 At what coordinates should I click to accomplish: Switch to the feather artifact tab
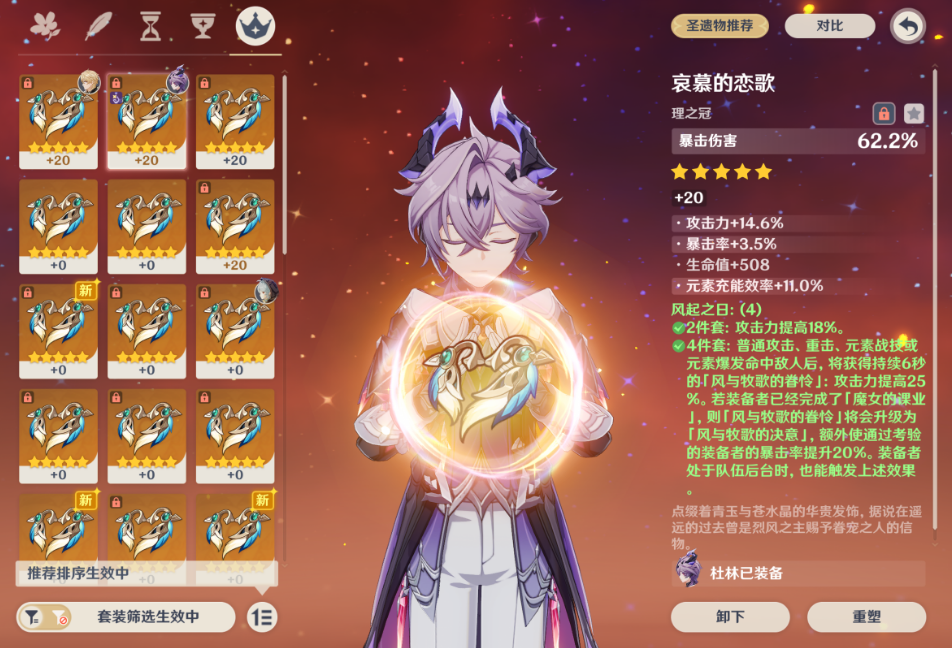pos(98,26)
